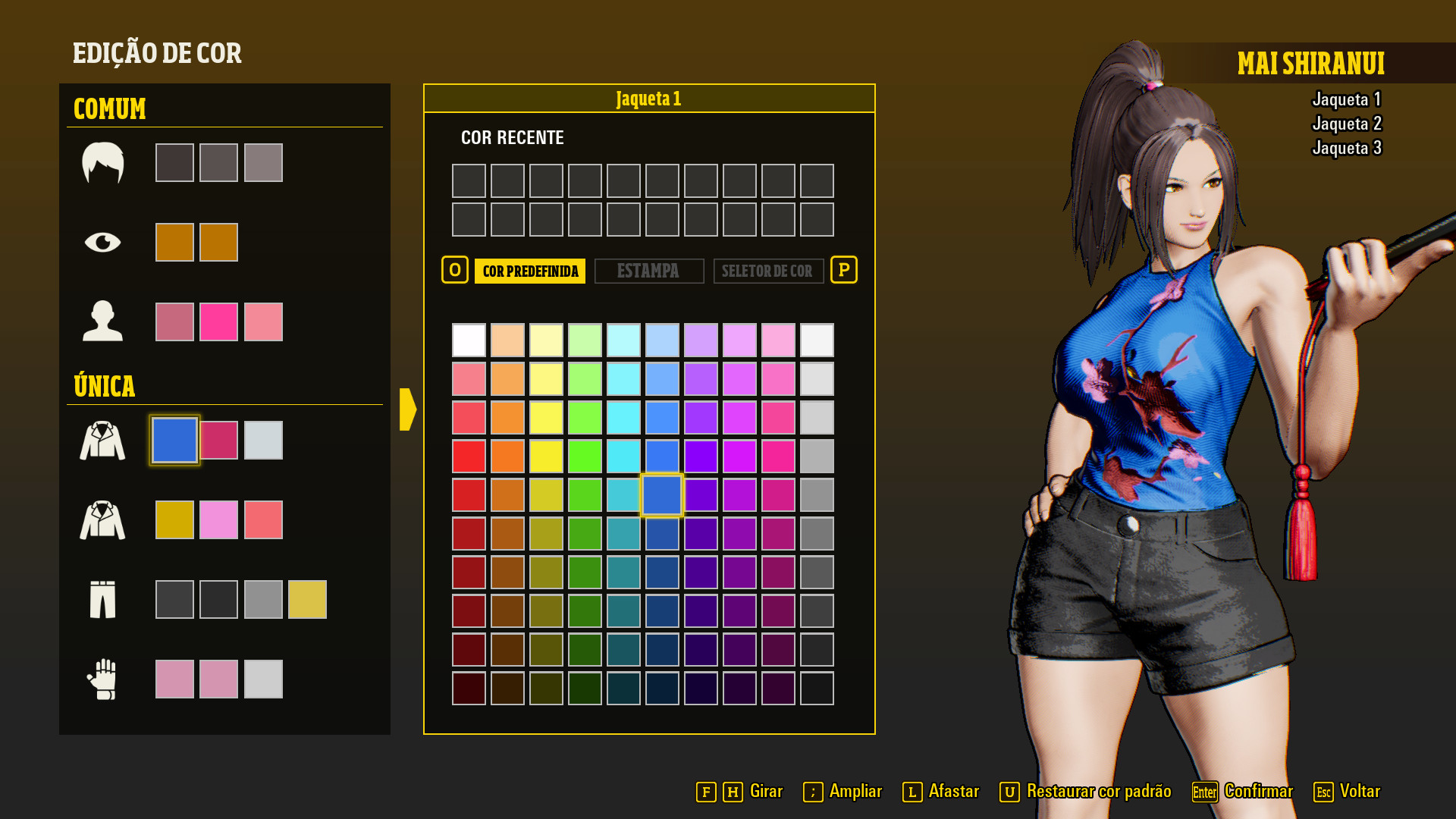Image resolution: width=1456 pixels, height=819 pixels.
Task: Enable COR PREDEFINIDA mode
Action: pyautogui.click(x=529, y=270)
